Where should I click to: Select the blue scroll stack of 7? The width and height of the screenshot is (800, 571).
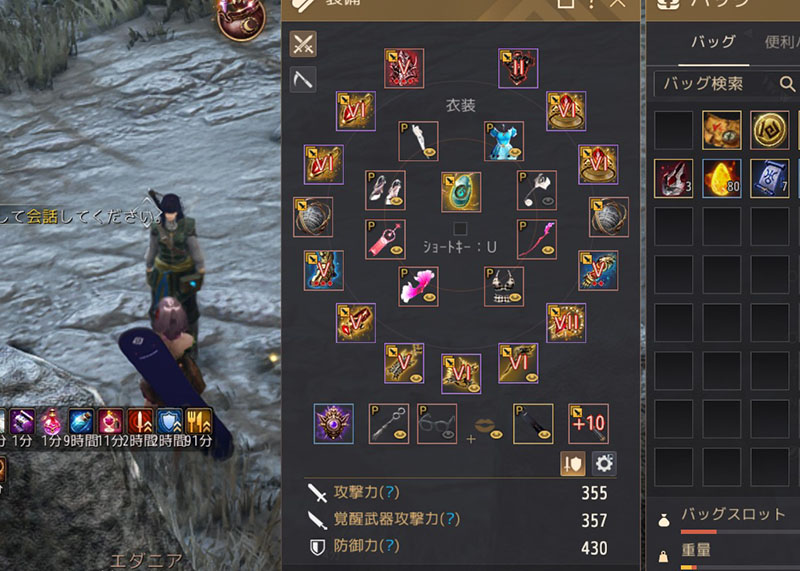pyautogui.click(x=769, y=178)
